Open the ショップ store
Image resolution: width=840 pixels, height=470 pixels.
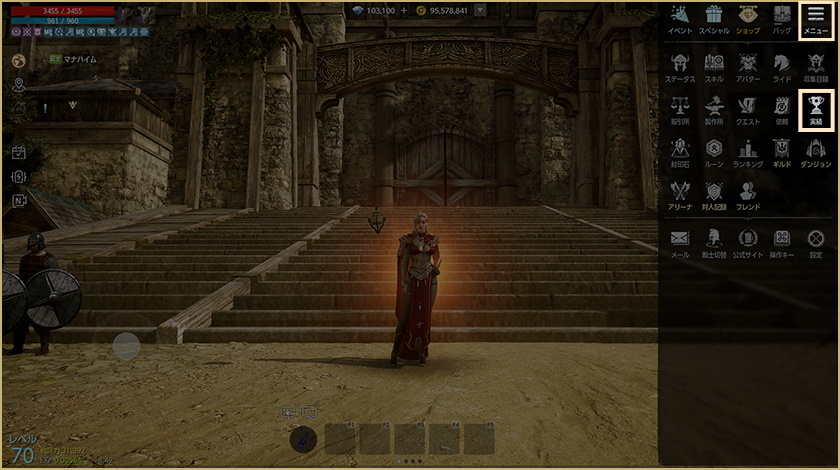[x=747, y=20]
